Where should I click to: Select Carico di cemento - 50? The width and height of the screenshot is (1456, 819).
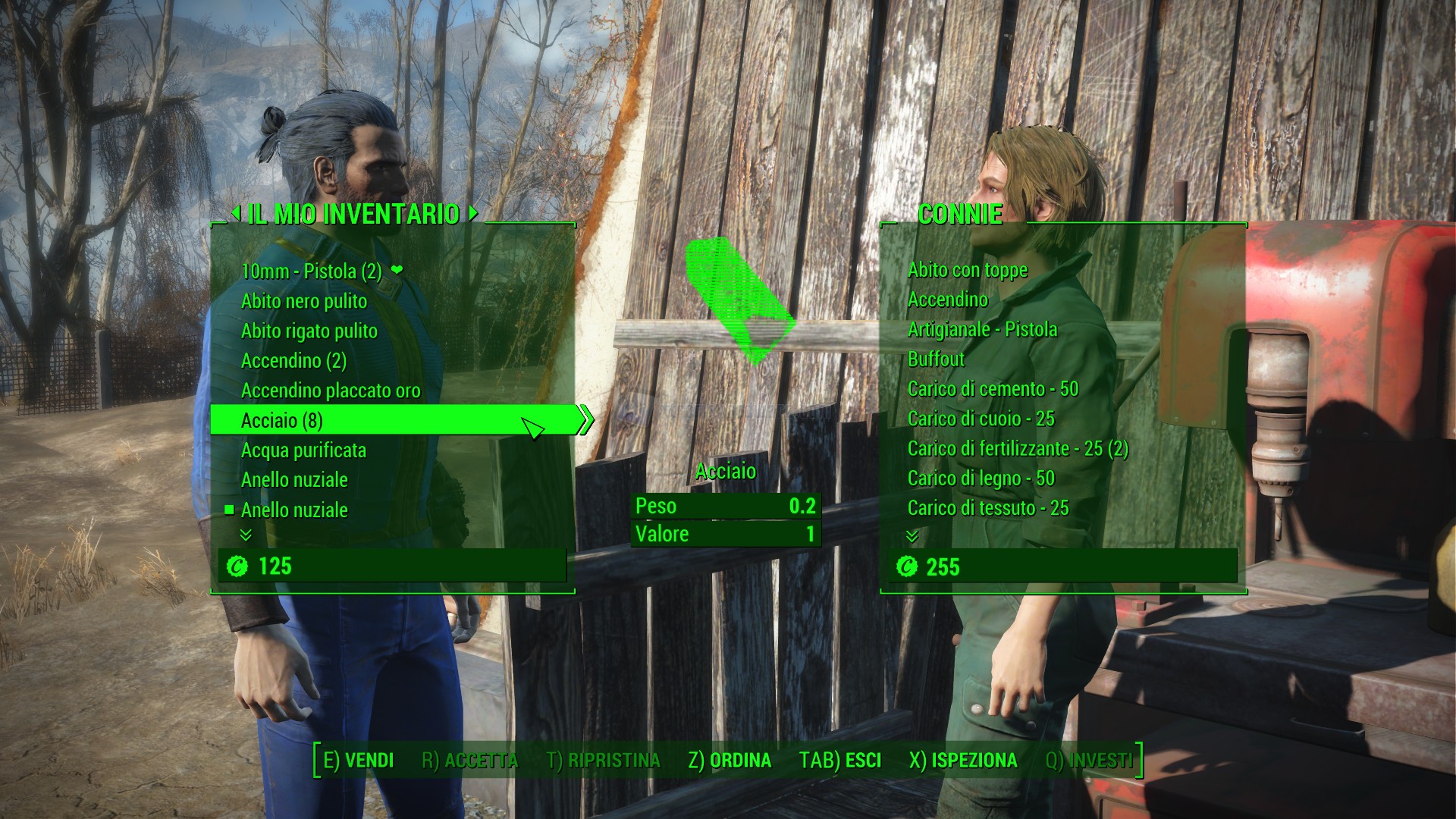[x=993, y=389]
